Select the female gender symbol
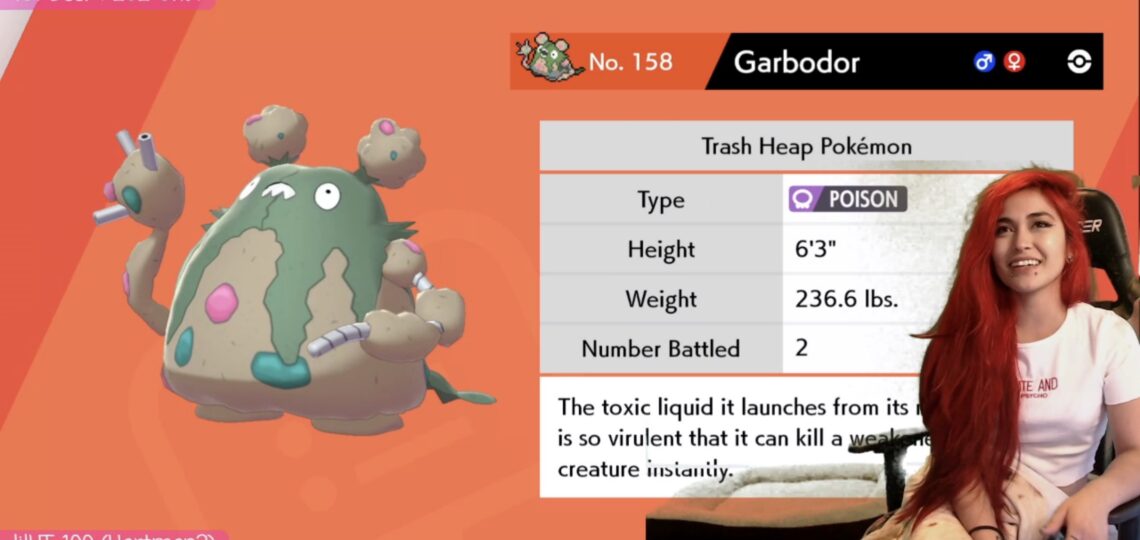Viewport: 1140px width, 540px height. [1014, 62]
